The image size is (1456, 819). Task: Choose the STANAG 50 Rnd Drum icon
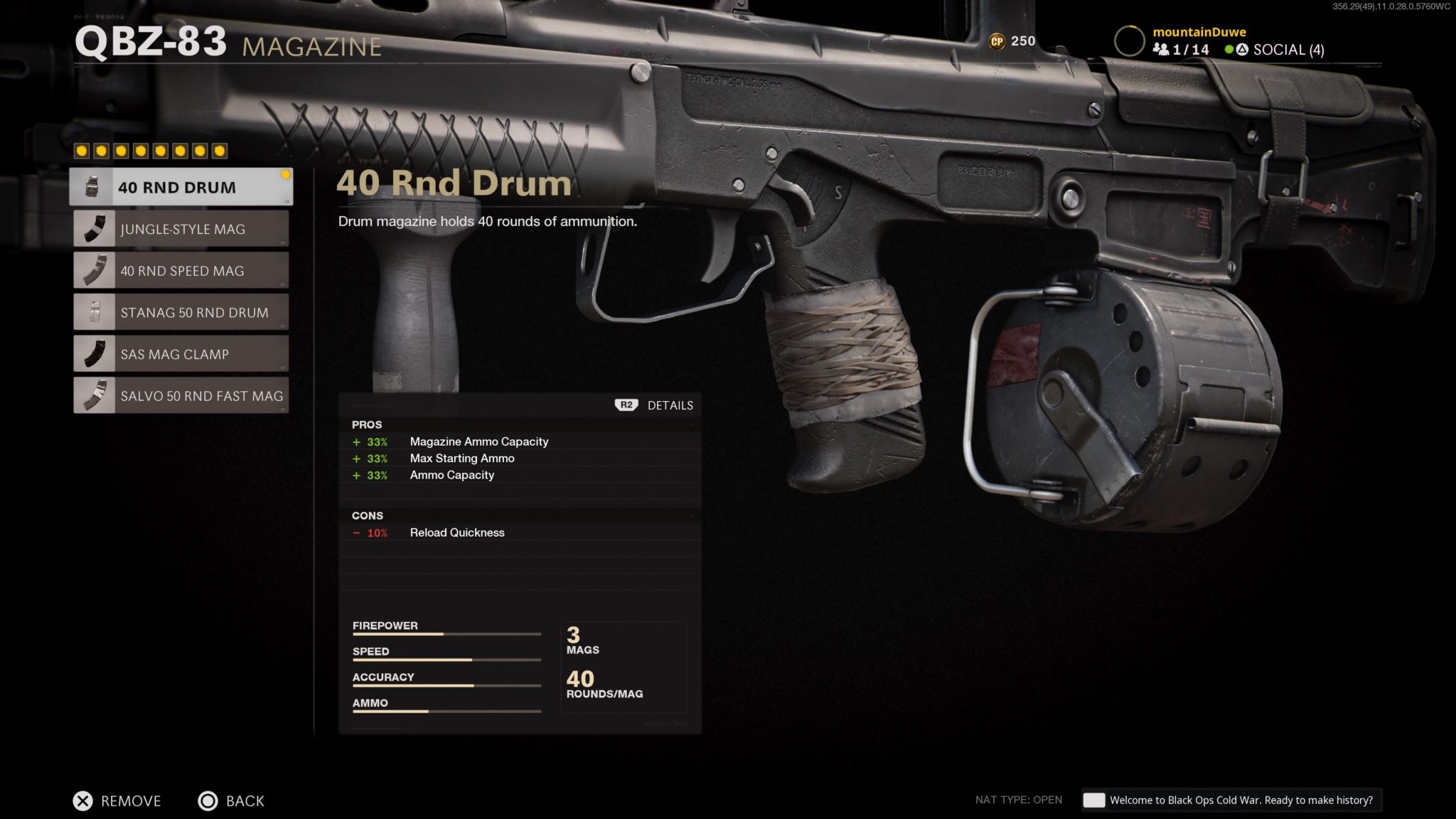click(x=92, y=312)
